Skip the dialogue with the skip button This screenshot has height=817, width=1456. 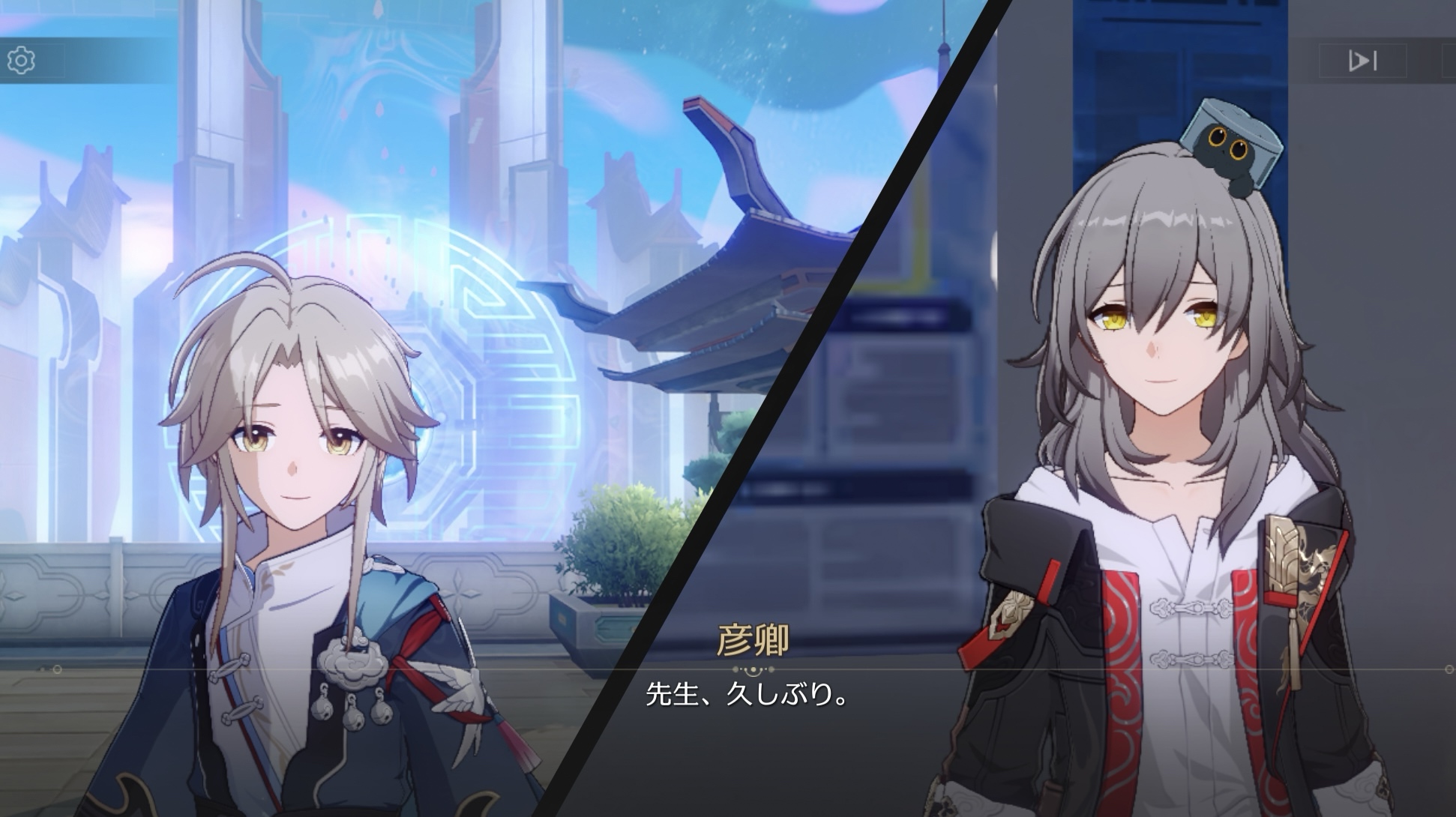(x=1362, y=60)
